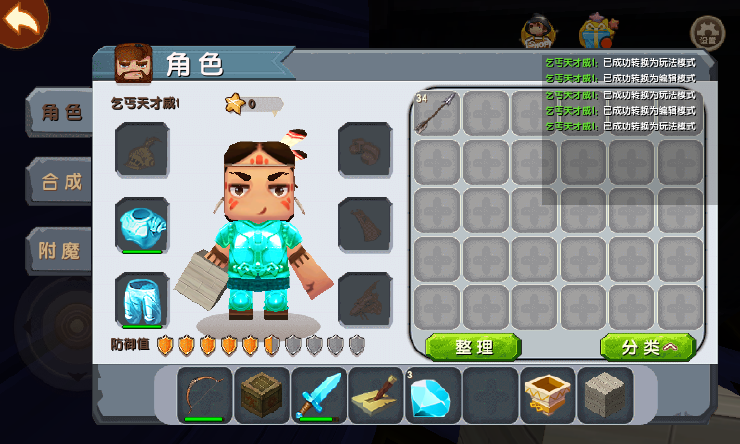Switch to the 角色 character tab
Image resolution: width=740 pixels, height=444 pixels.
60,113
